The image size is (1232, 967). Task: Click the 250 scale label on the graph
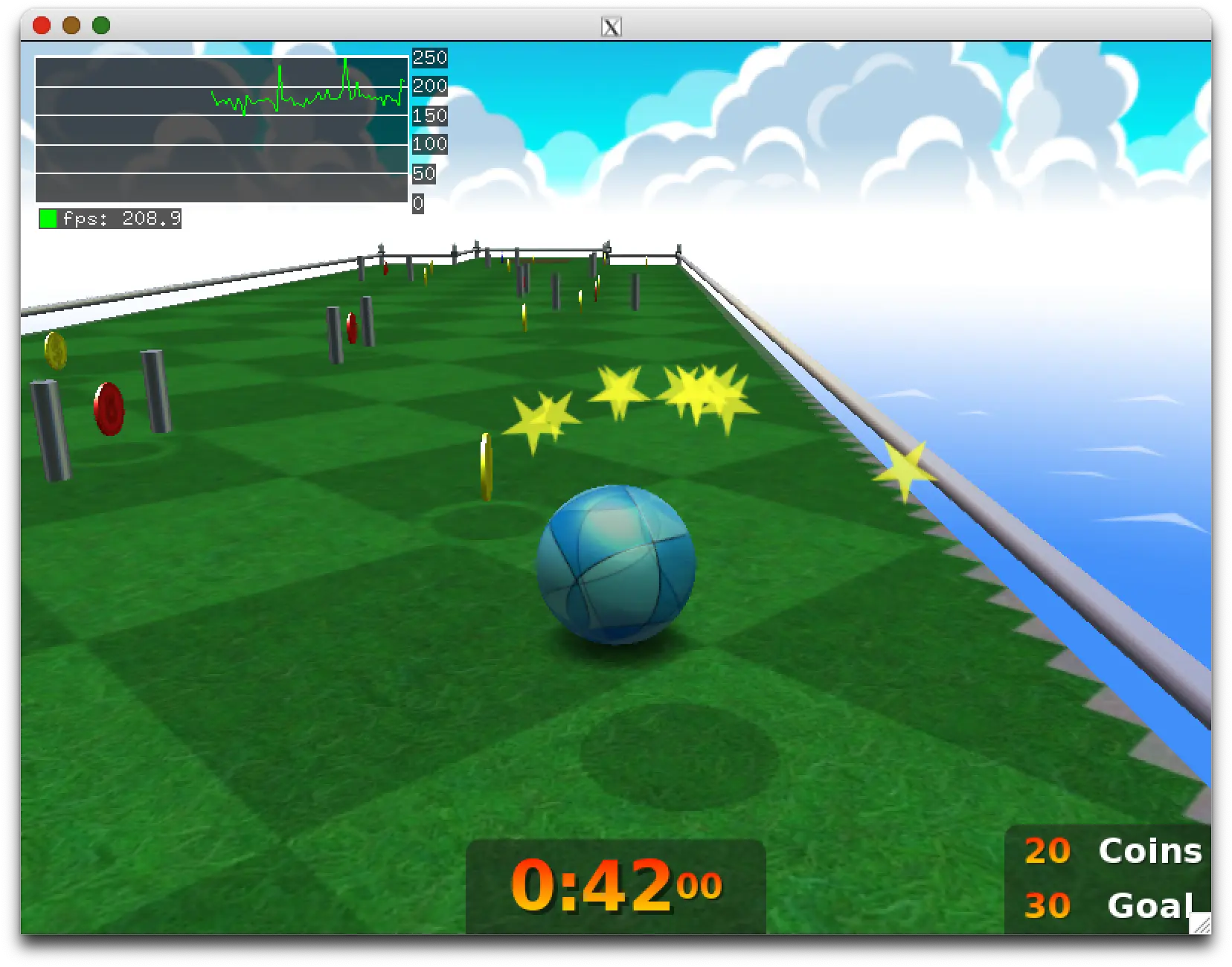(x=429, y=57)
